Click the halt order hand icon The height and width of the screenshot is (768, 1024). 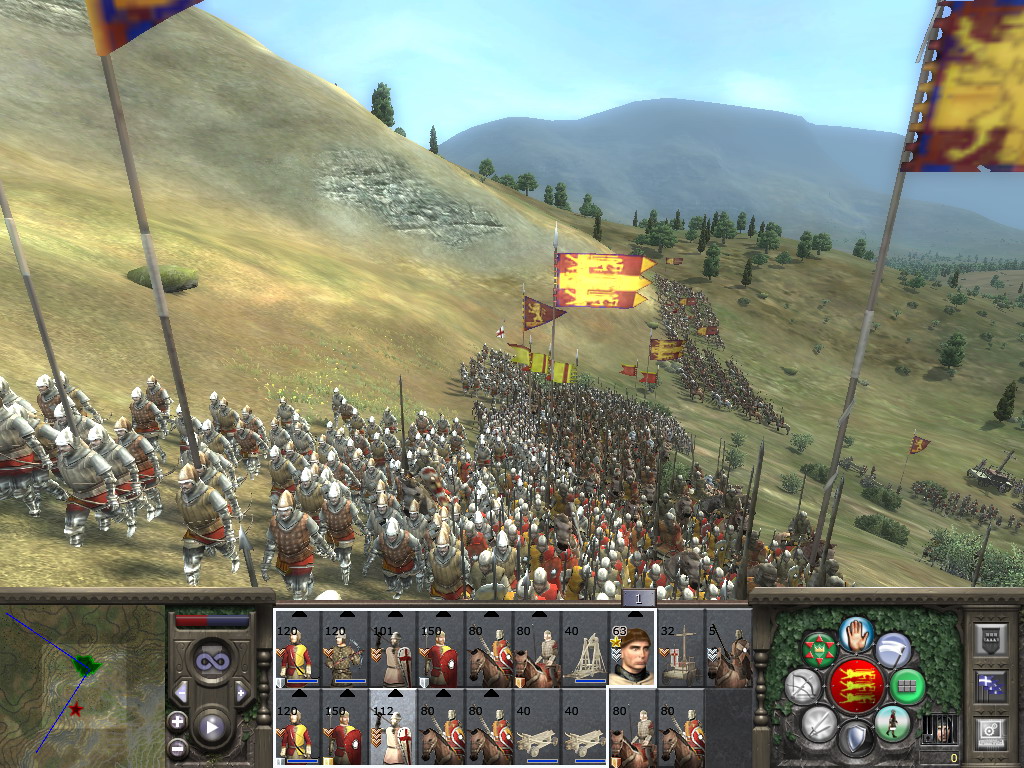click(x=856, y=631)
